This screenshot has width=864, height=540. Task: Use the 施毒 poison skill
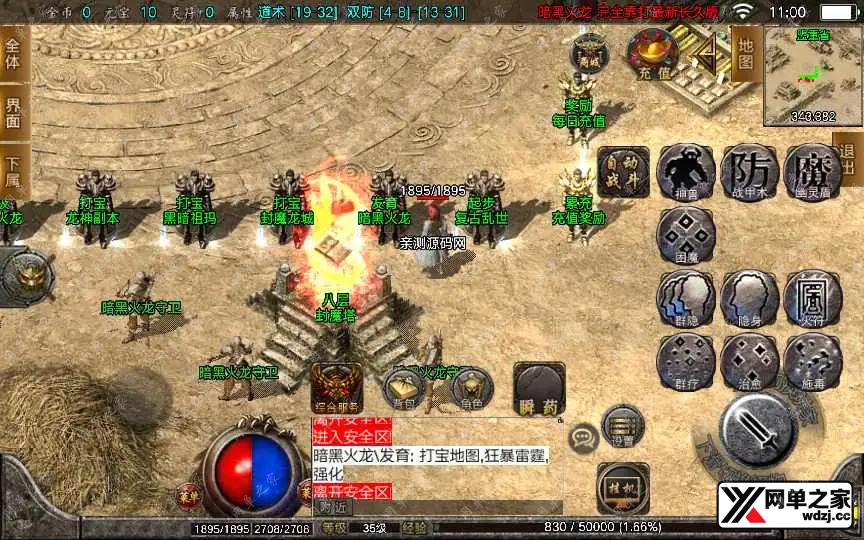[813, 362]
